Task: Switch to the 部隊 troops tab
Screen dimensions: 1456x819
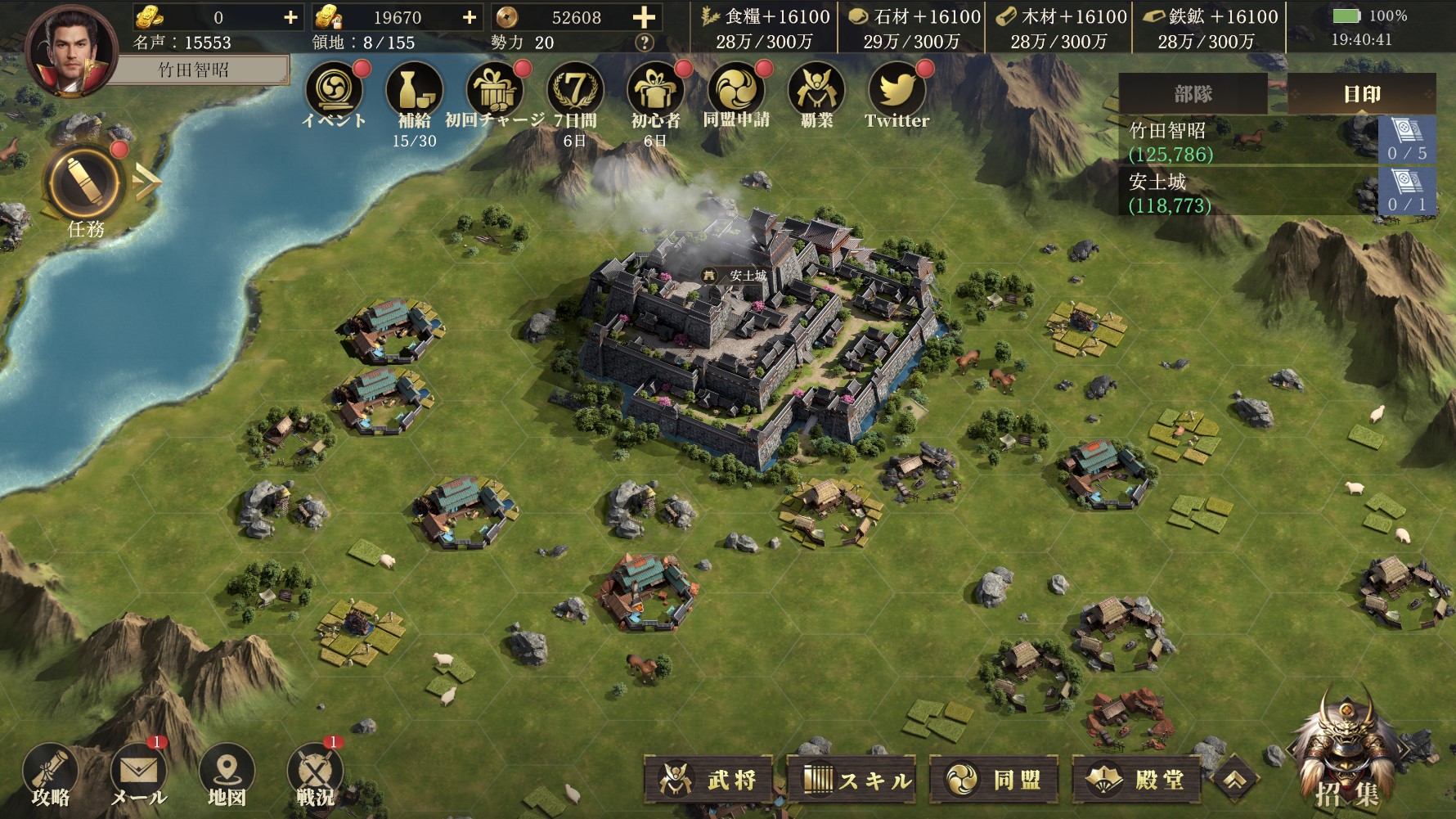Action: [1193, 94]
